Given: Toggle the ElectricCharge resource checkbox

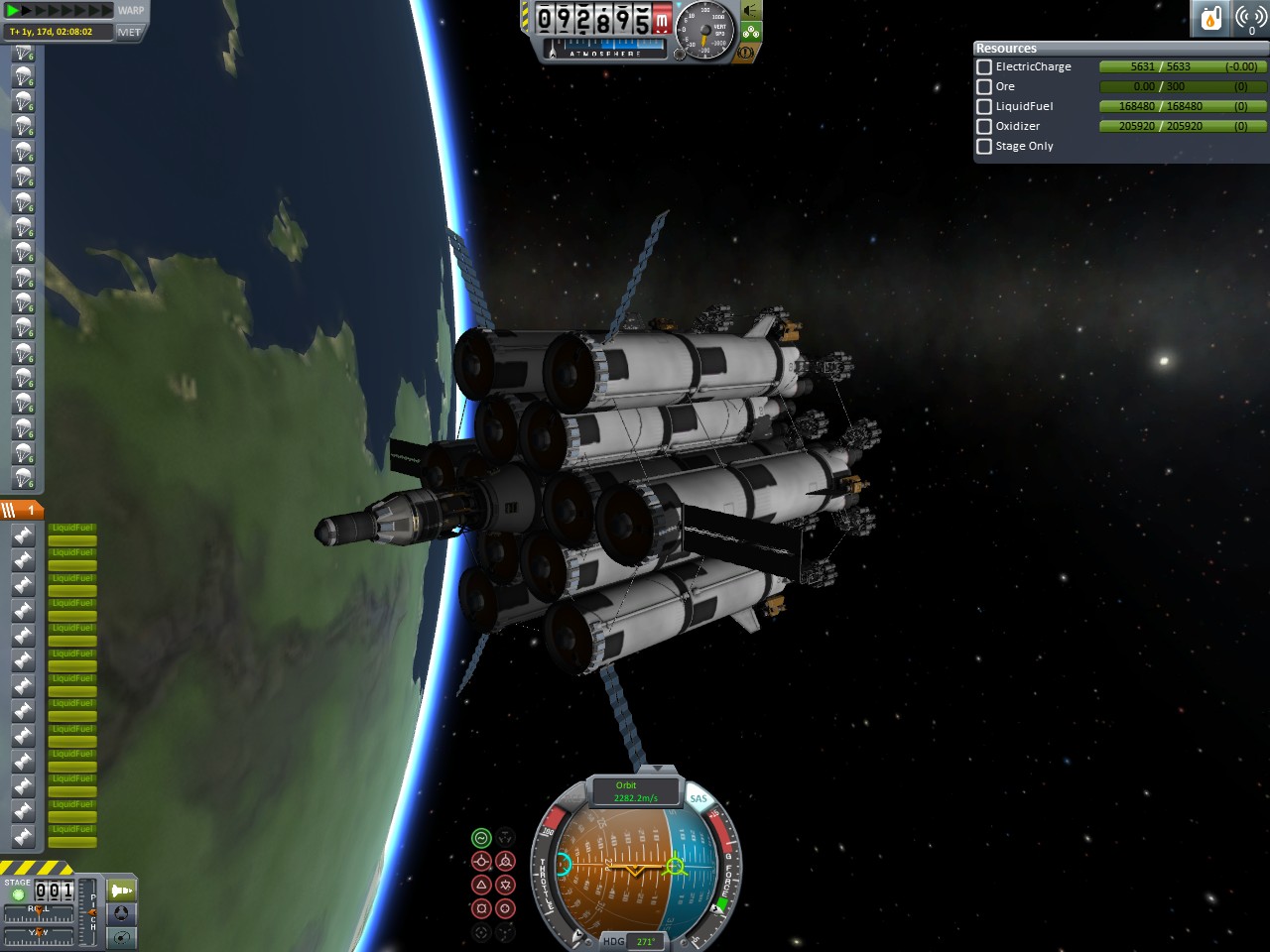Looking at the screenshot, I should [x=984, y=66].
